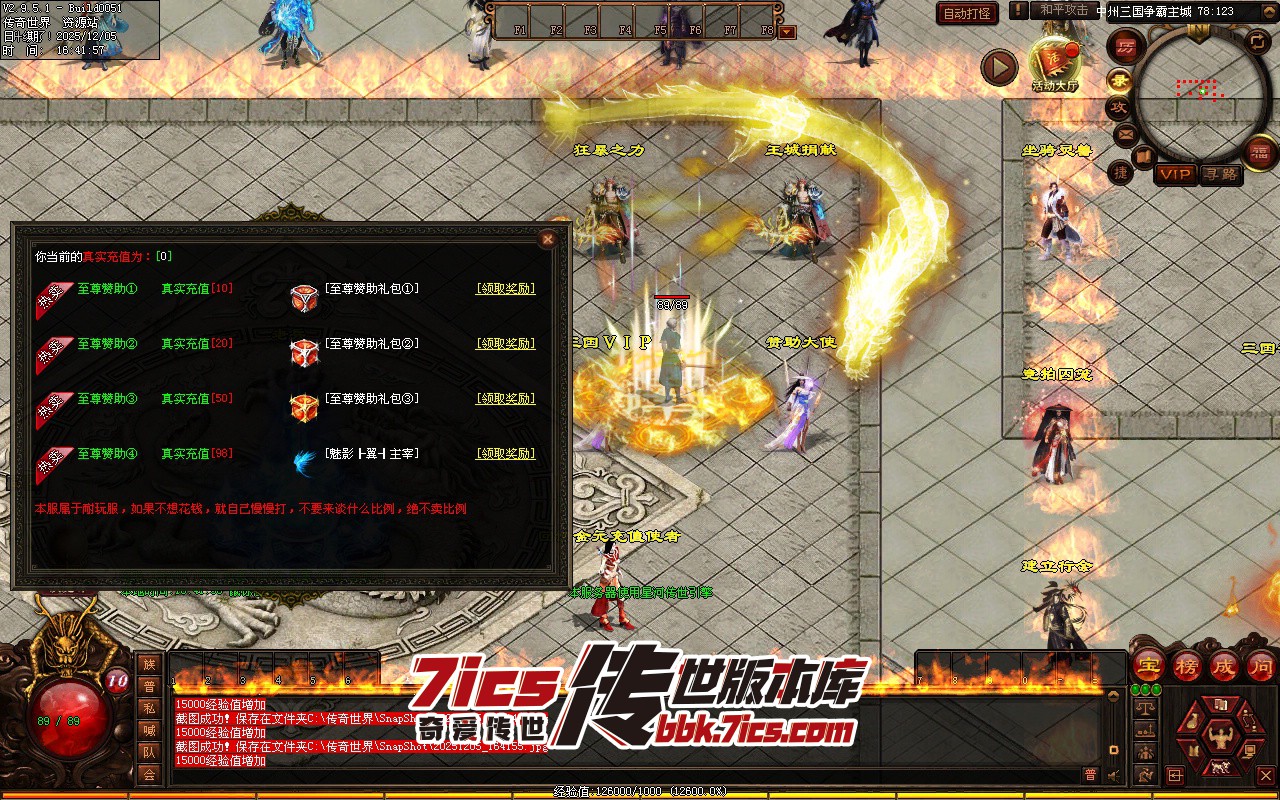The height and width of the screenshot is (800, 1280).
Task: Select the 队 team chat channel
Action: tap(149, 752)
